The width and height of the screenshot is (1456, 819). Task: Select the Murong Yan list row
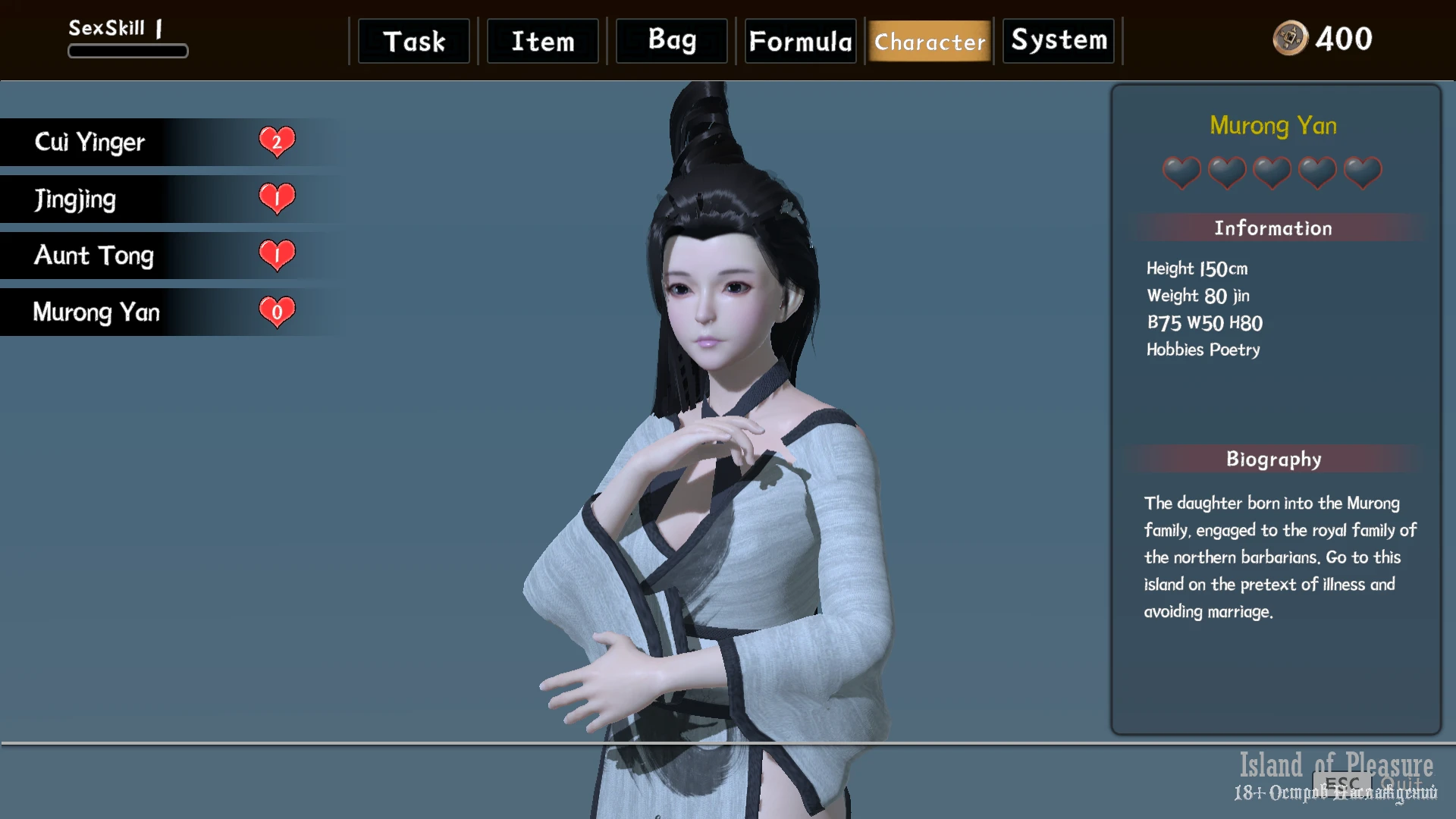pos(152,312)
